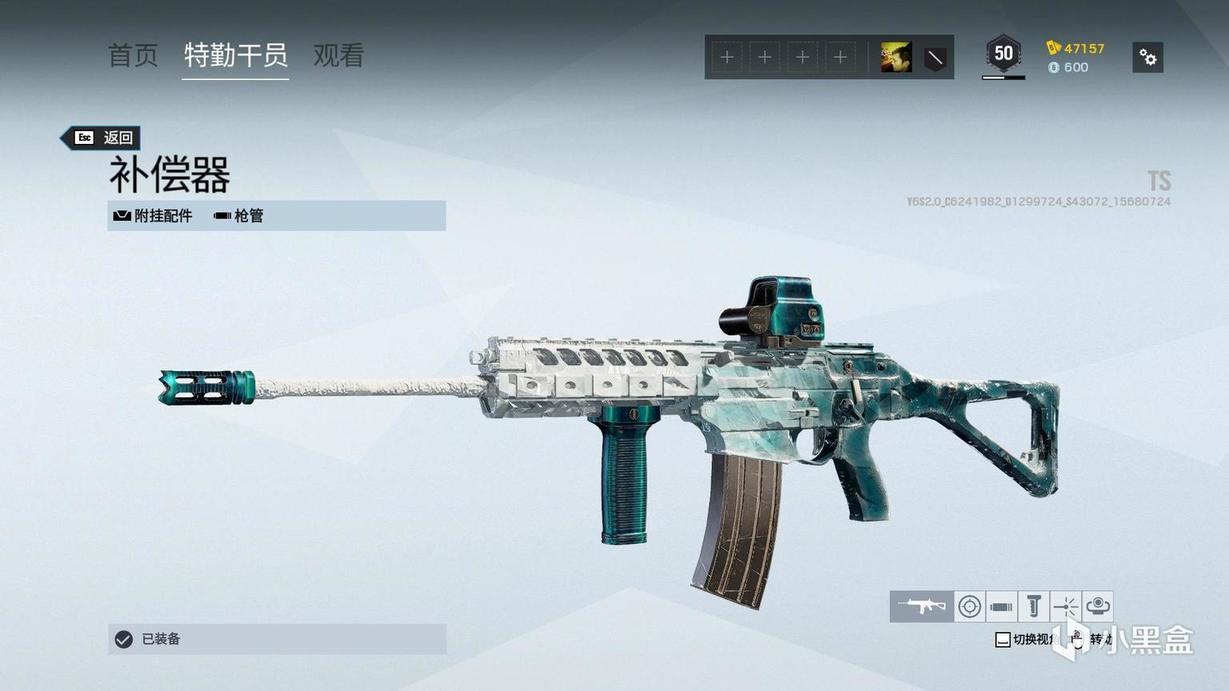Viewport: 1229px width, 691px height.
Task: Select the 附挂配件 attachments breadcrumb
Action: click(x=153, y=215)
